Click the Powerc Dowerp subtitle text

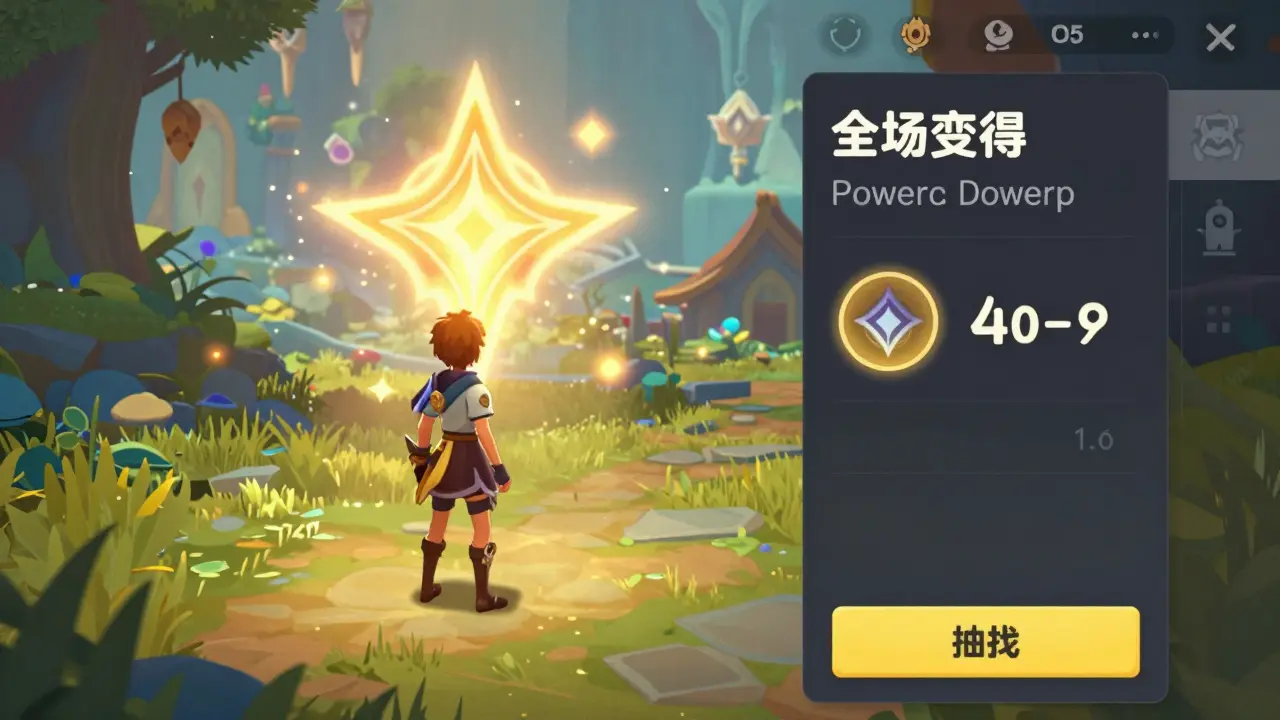(x=953, y=194)
